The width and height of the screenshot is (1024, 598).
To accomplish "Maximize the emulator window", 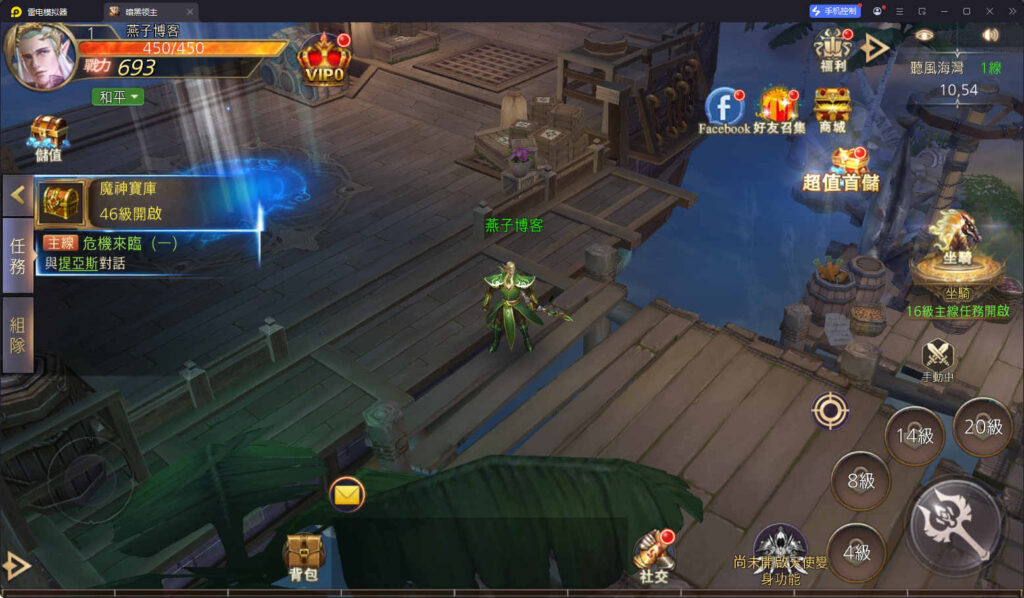I will [x=966, y=11].
